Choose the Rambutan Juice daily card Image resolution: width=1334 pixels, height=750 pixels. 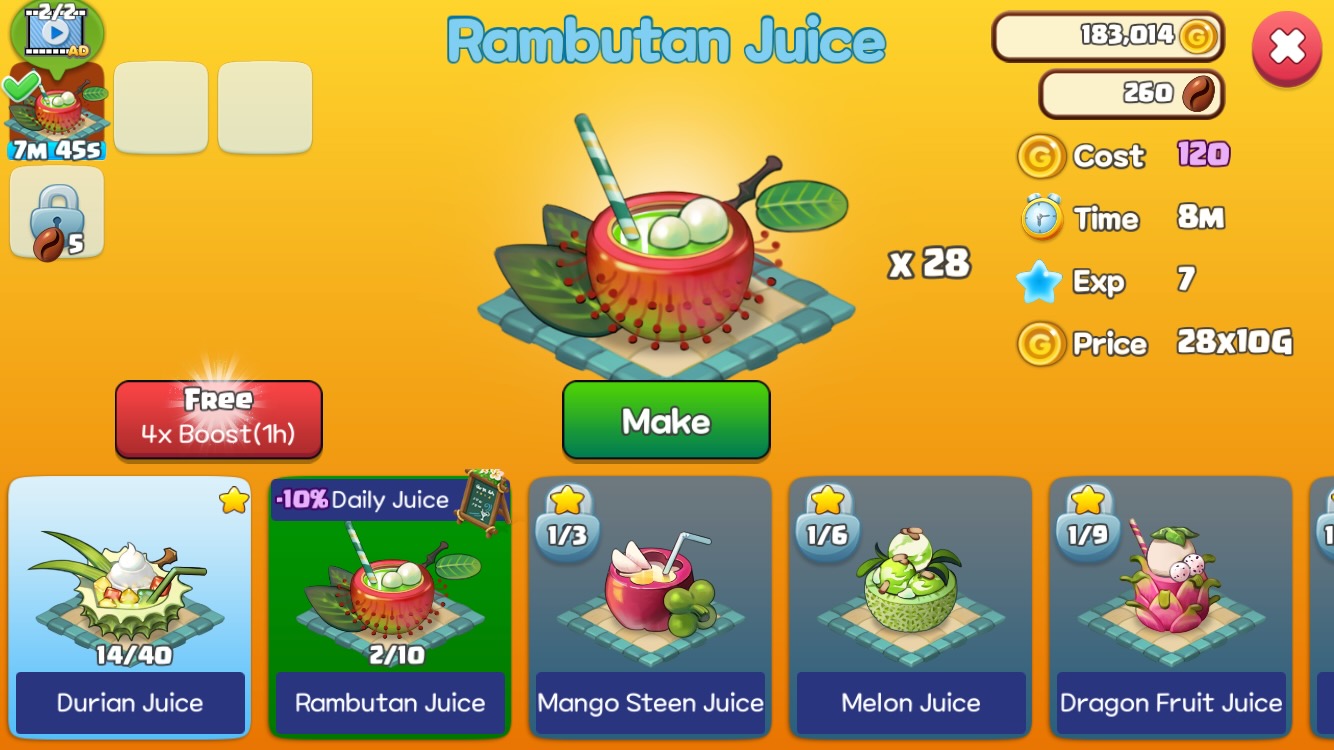pos(390,607)
